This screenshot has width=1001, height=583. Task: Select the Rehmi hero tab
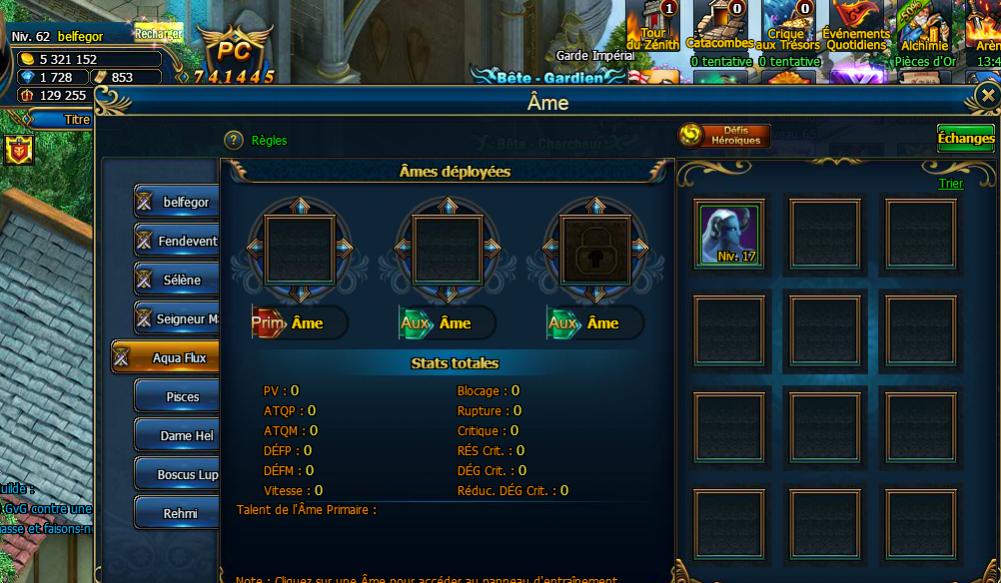point(180,514)
